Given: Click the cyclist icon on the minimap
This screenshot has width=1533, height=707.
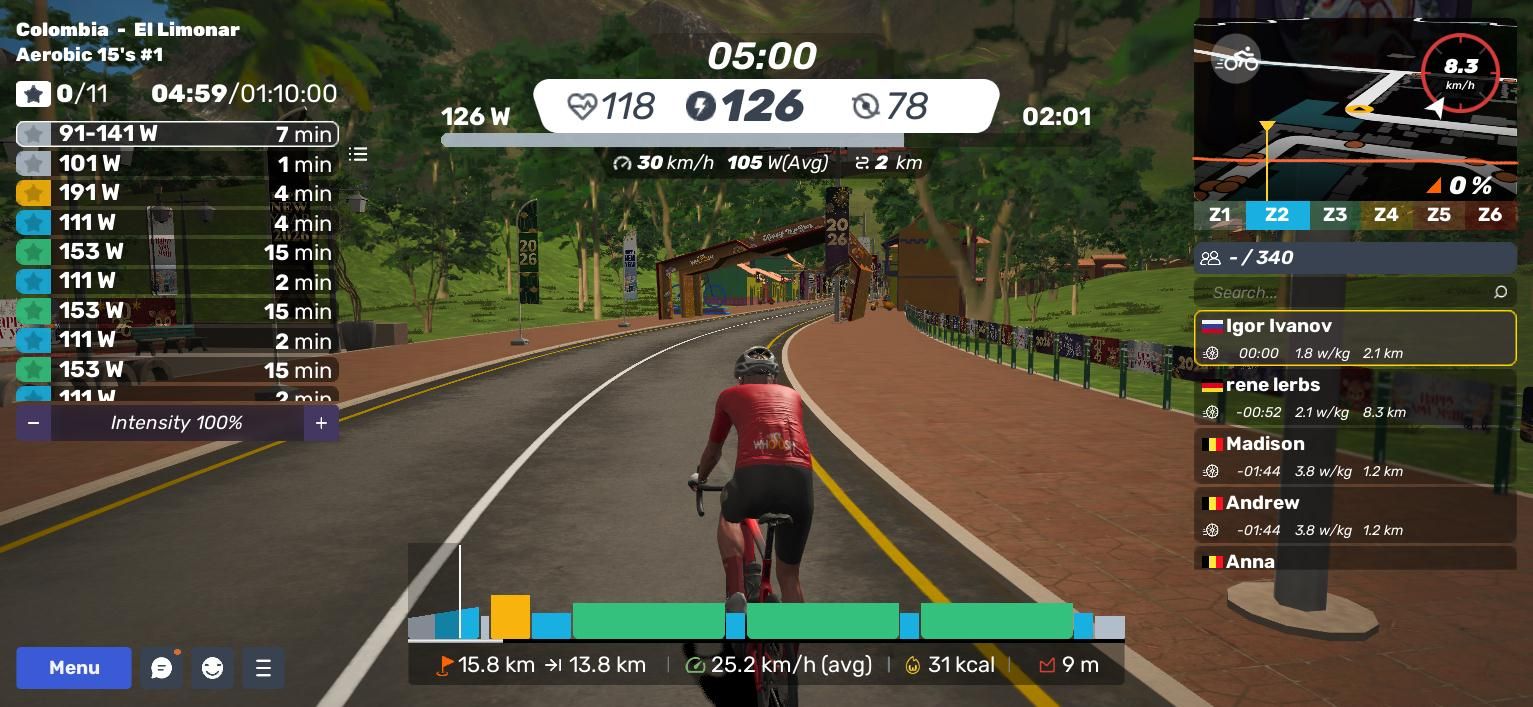Looking at the screenshot, I should coord(1236,61).
